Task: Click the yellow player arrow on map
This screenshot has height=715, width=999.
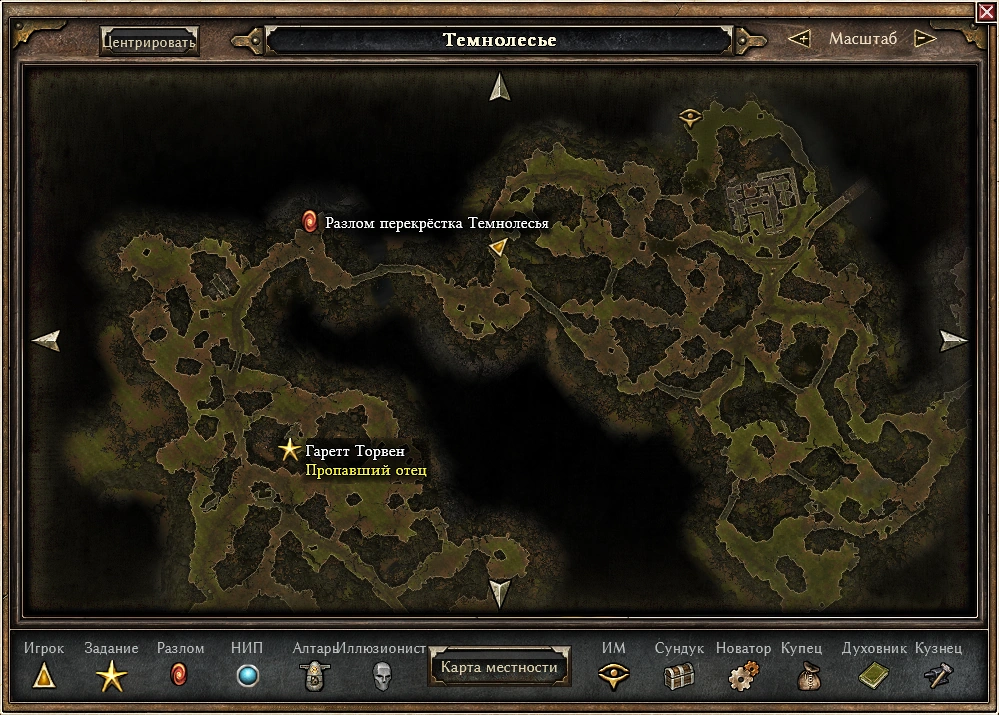Action: pos(497,248)
